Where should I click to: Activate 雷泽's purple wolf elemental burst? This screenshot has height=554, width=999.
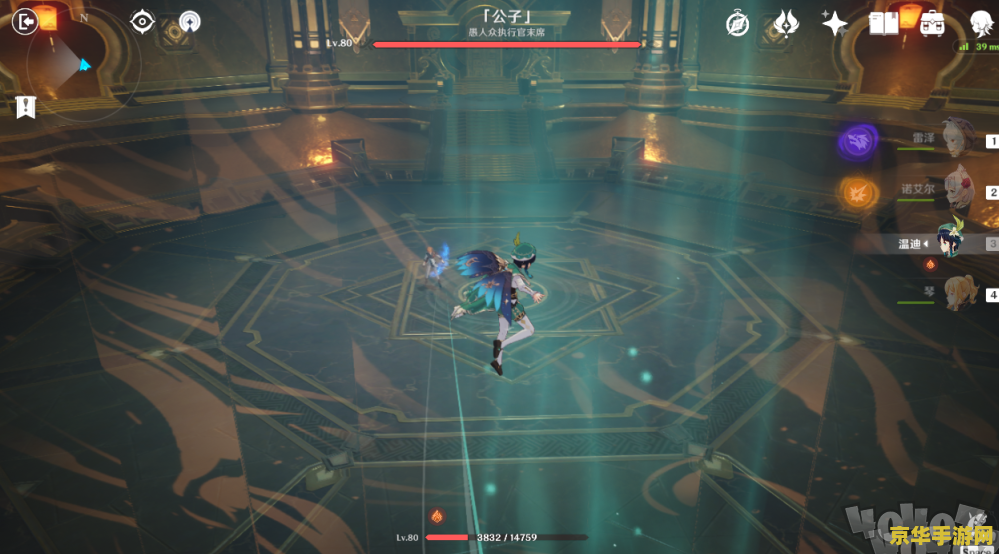[857, 142]
